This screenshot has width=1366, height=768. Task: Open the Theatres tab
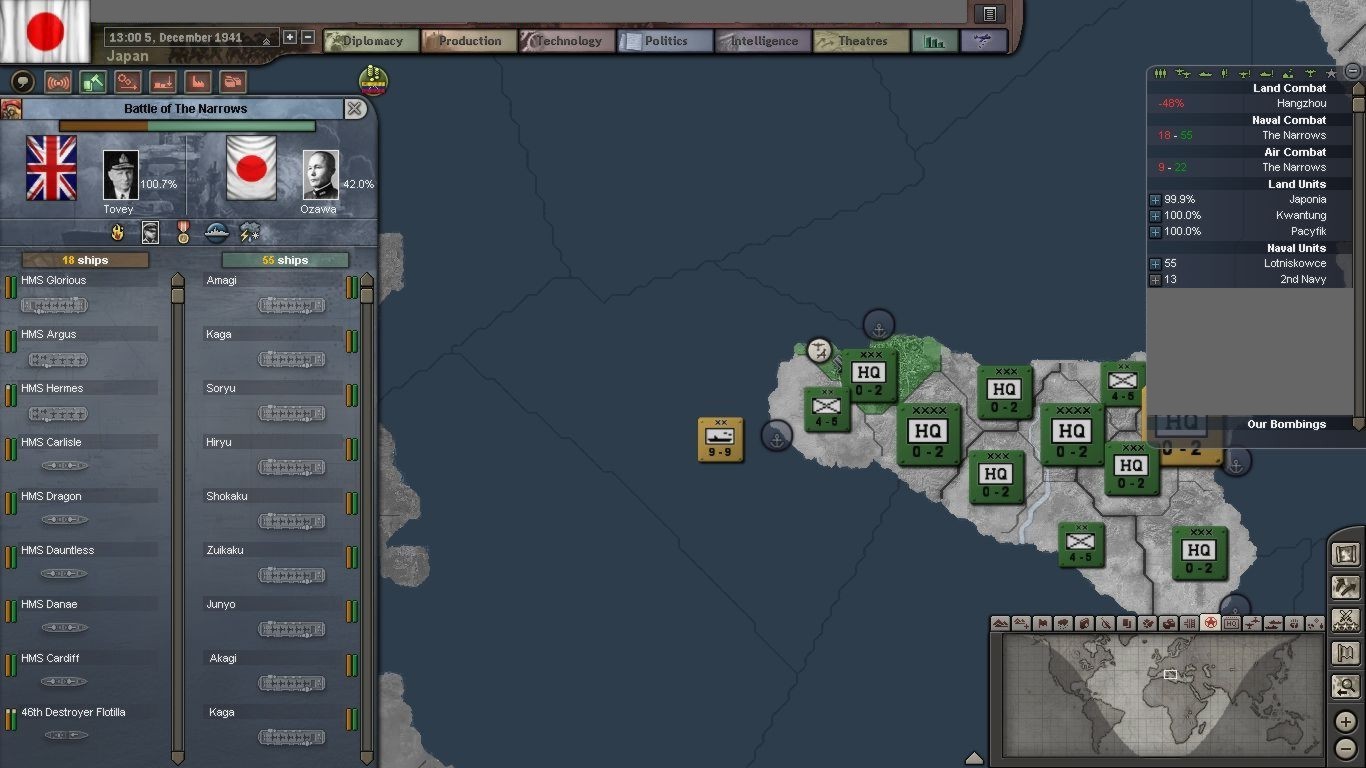860,41
